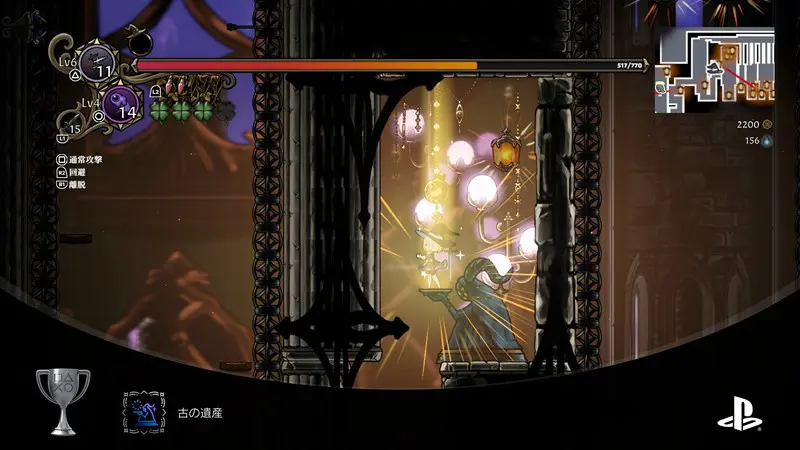Click the witch hat marker on the minimap
Viewport: 800px width, 450px height.
point(716,68)
